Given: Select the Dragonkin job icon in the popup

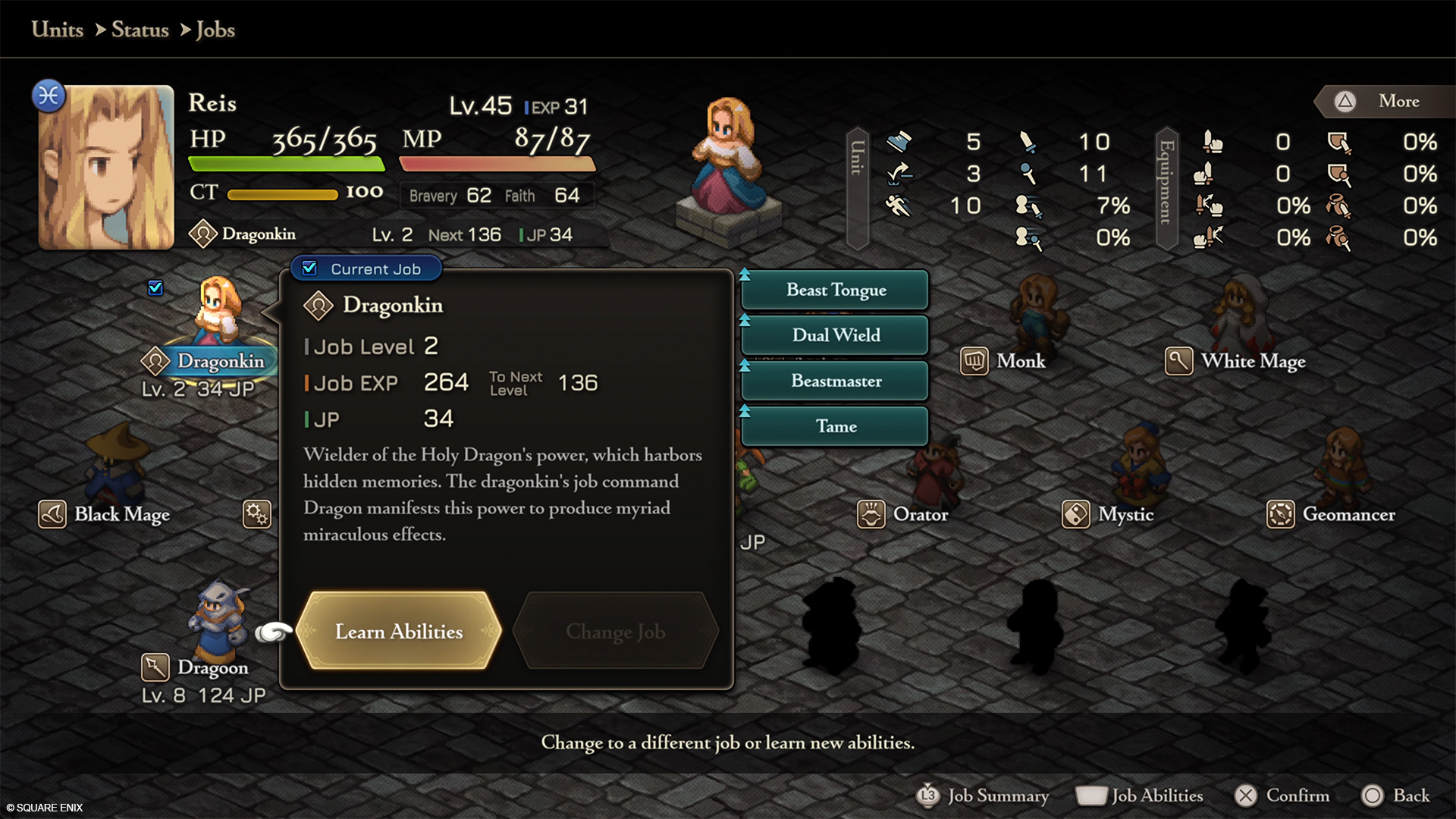Looking at the screenshot, I should click(319, 306).
